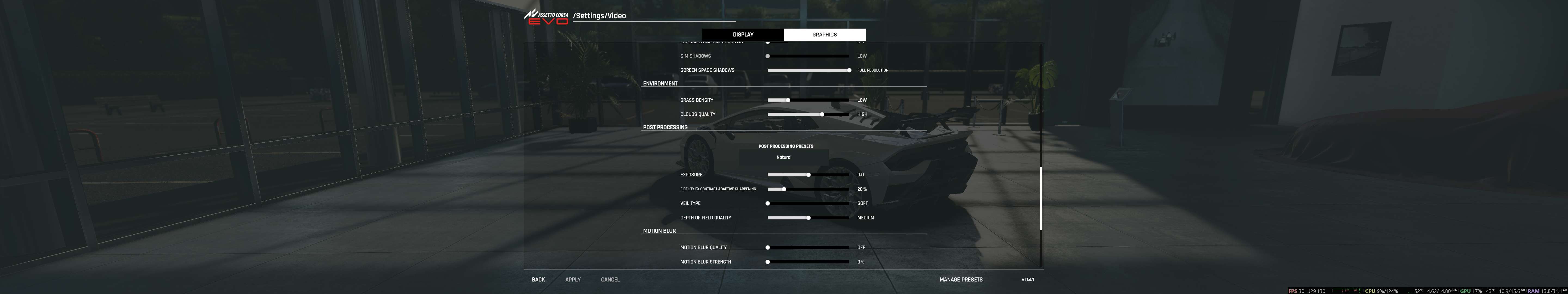Set the Clouds Quality slider
The width and height of the screenshot is (1568, 294).
pos(808,114)
